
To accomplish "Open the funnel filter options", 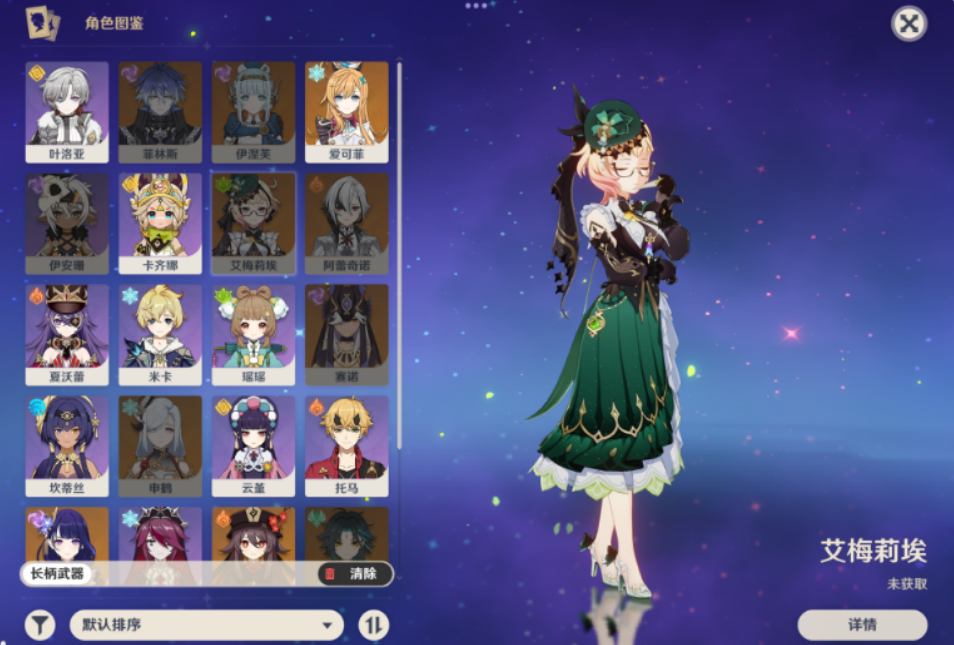I will click(x=39, y=626).
